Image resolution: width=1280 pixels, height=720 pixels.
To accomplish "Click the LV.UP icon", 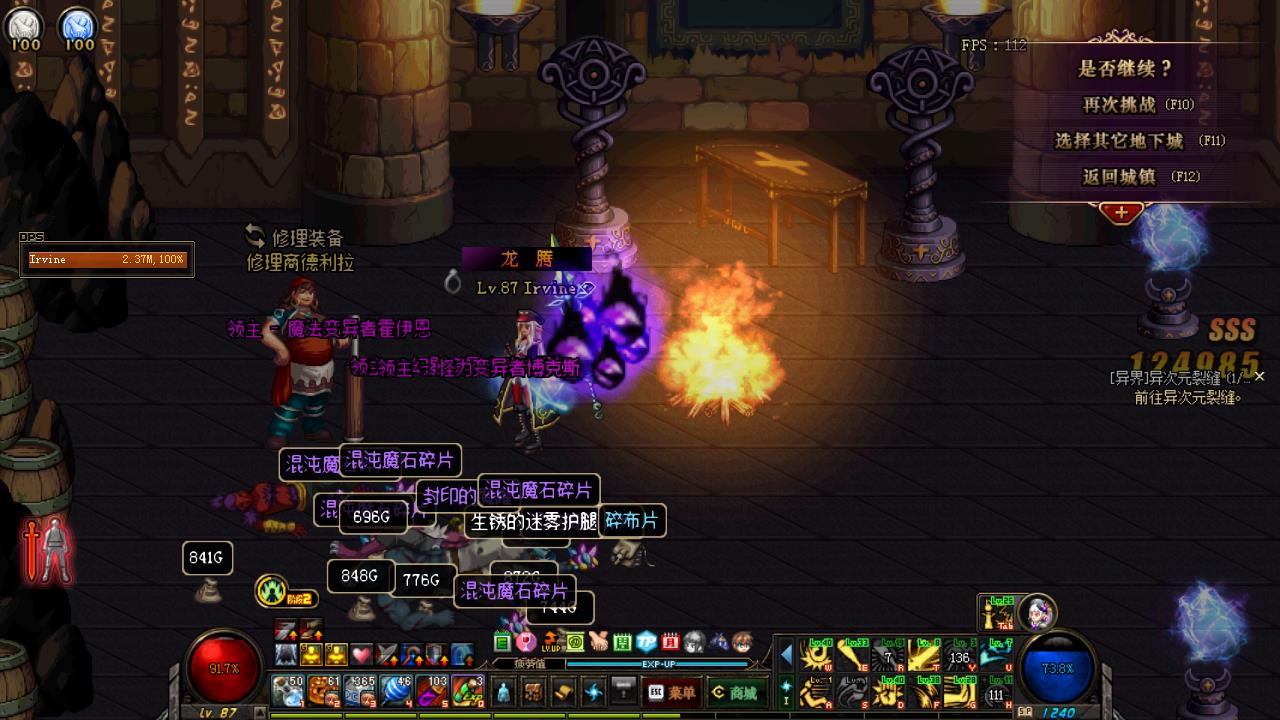I will tap(551, 641).
